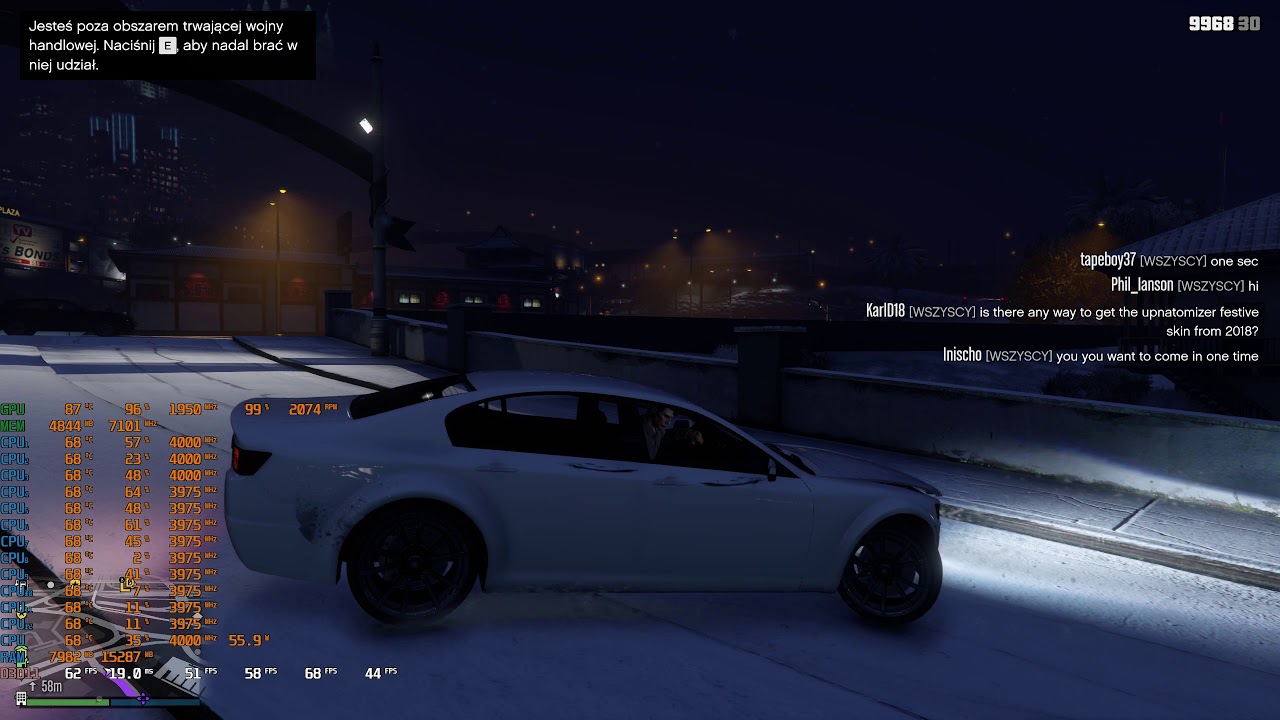Viewport: 1280px width, 720px height.
Task: Click the minimap radar
Action: (100, 625)
